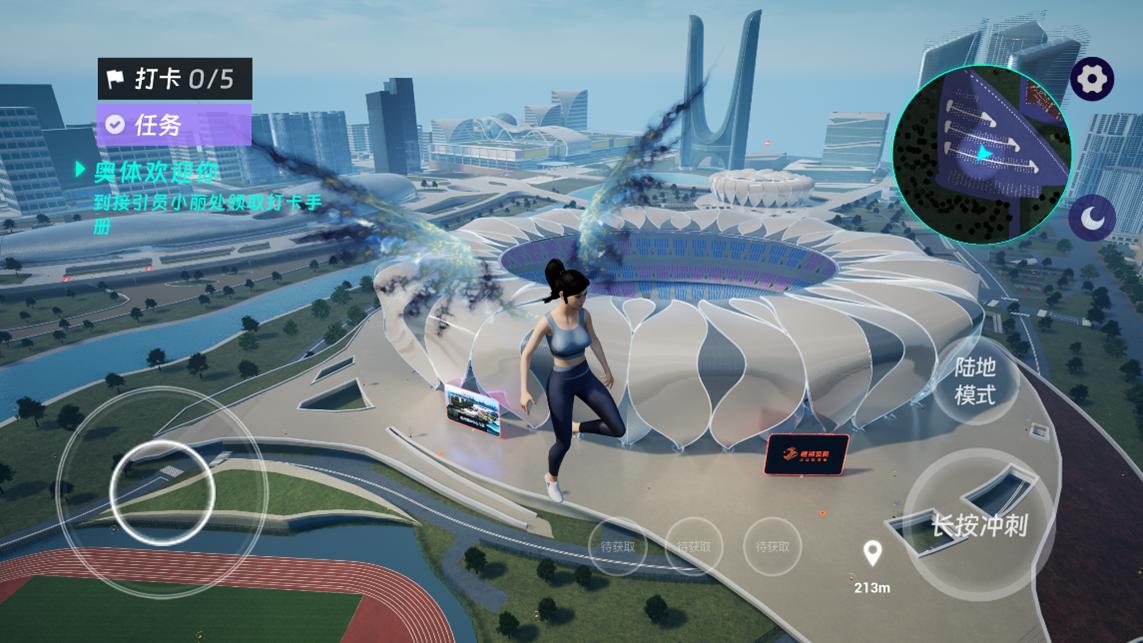Open the 任务 quest panel

173,124
